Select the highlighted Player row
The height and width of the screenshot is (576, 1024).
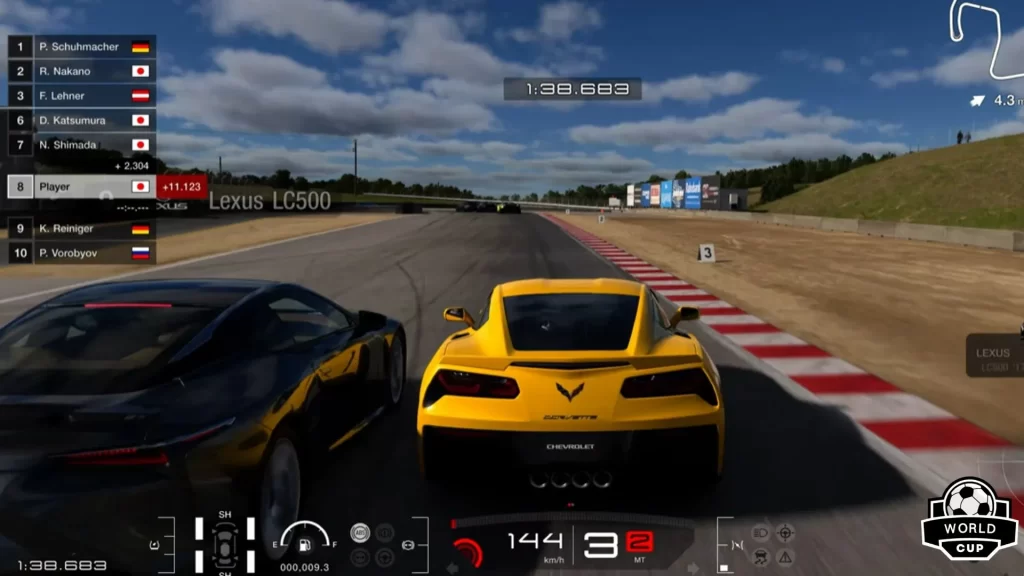pos(82,187)
